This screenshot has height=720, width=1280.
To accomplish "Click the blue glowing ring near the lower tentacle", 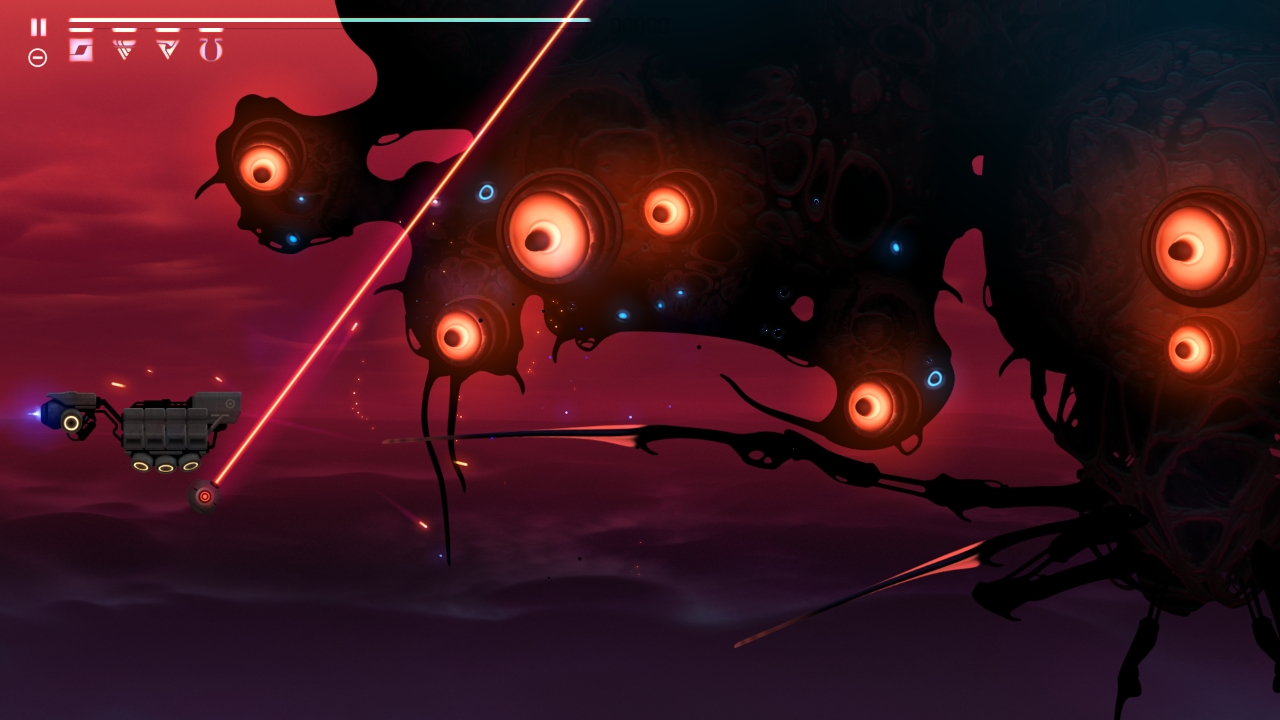I will (934, 378).
